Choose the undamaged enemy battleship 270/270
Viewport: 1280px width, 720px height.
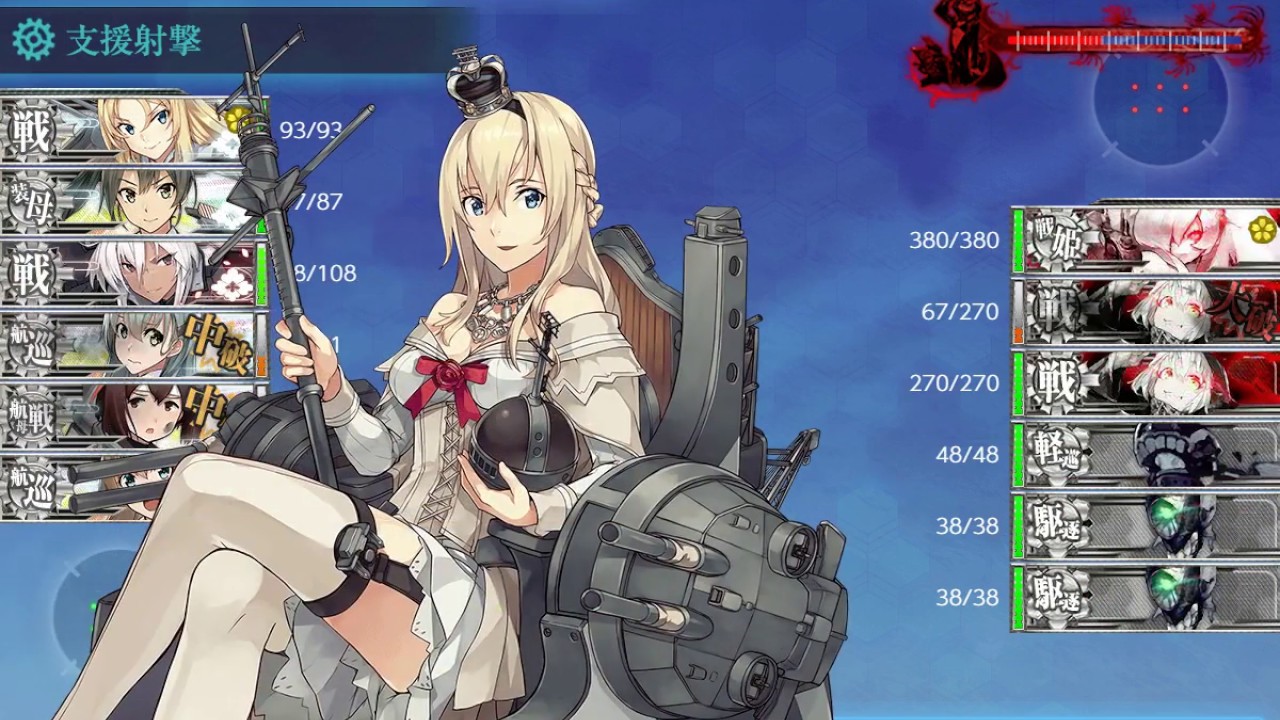[1145, 383]
